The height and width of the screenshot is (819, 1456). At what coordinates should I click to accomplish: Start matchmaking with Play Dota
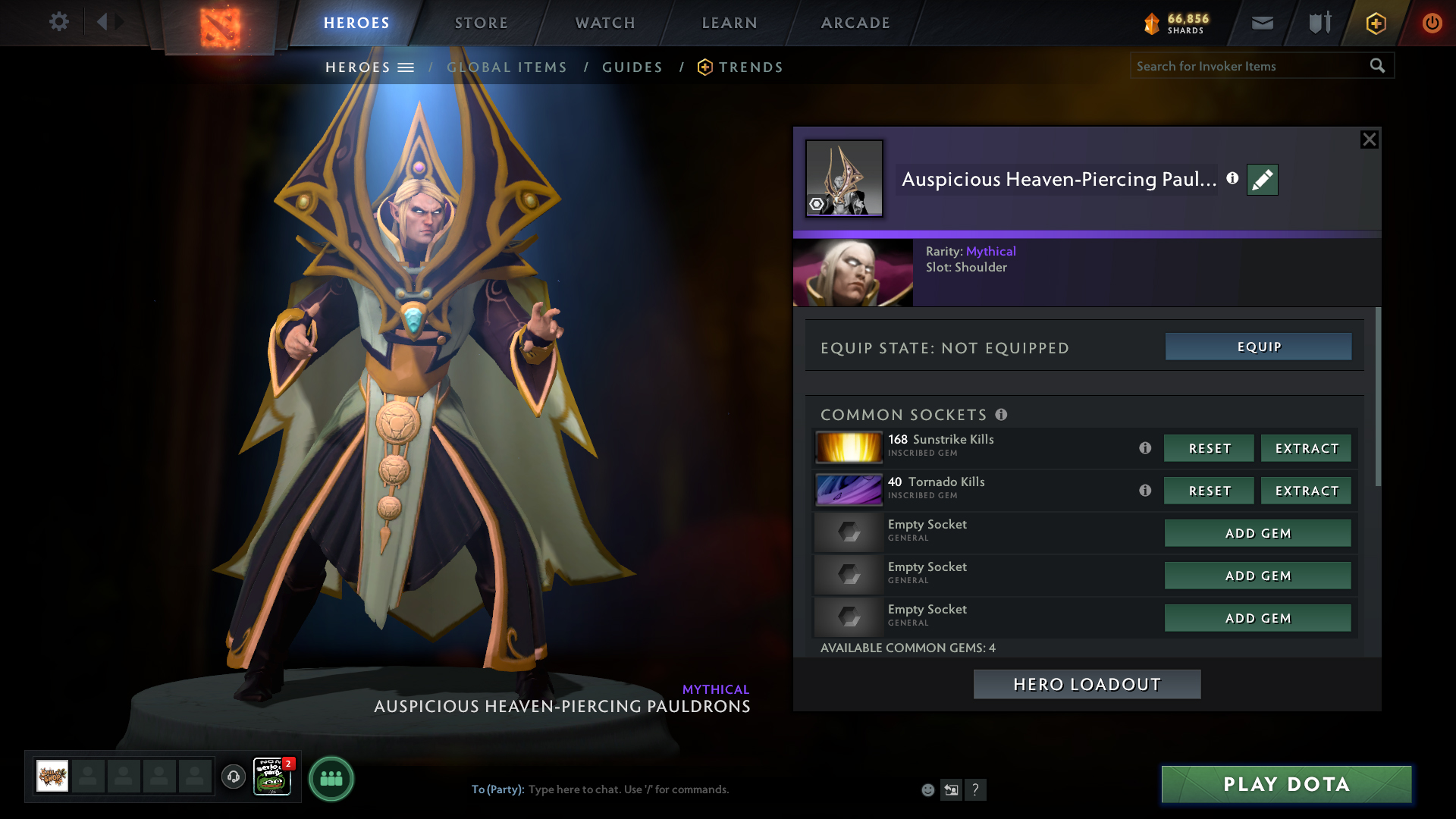tap(1286, 784)
